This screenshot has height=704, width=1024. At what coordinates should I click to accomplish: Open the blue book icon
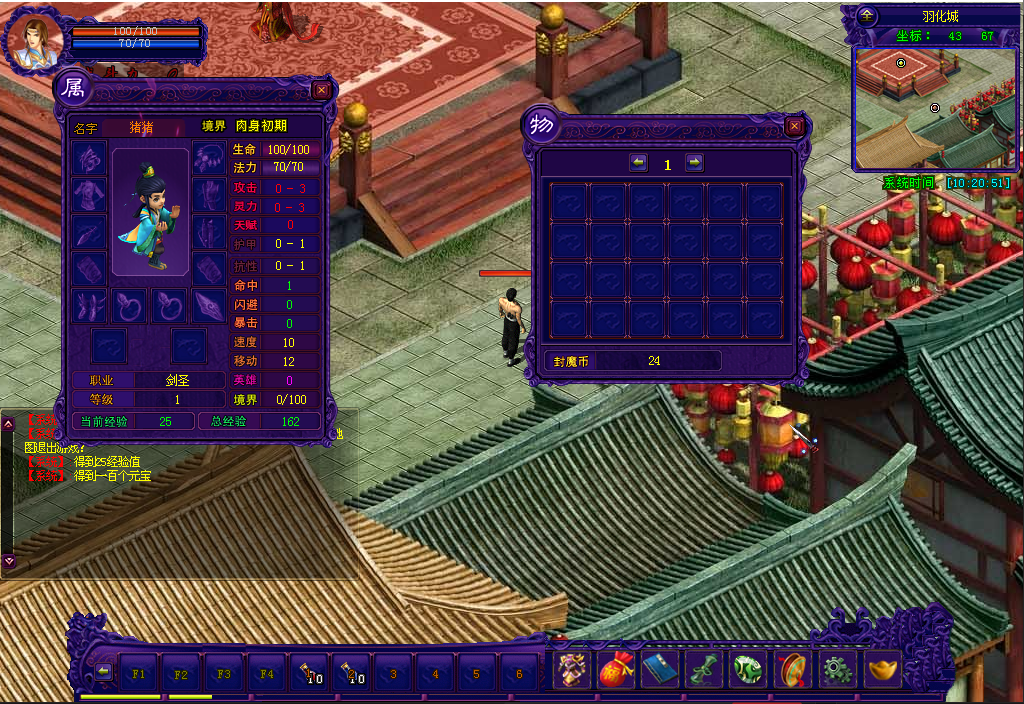(660, 670)
